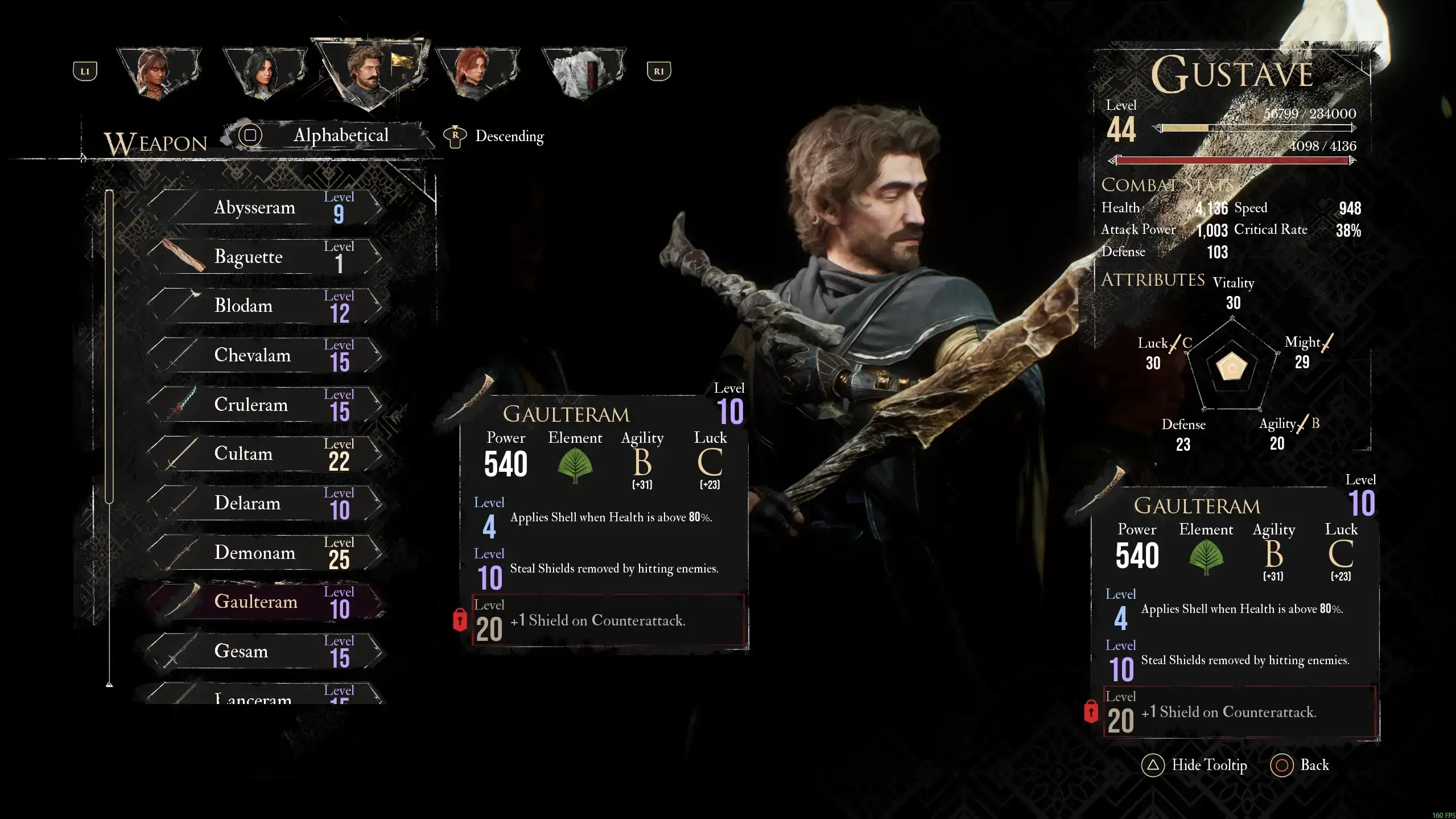Viewport: 1456px width, 819px height.
Task: Equip the Baguette weapon
Action: pyautogui.click(x=265, y=257)
